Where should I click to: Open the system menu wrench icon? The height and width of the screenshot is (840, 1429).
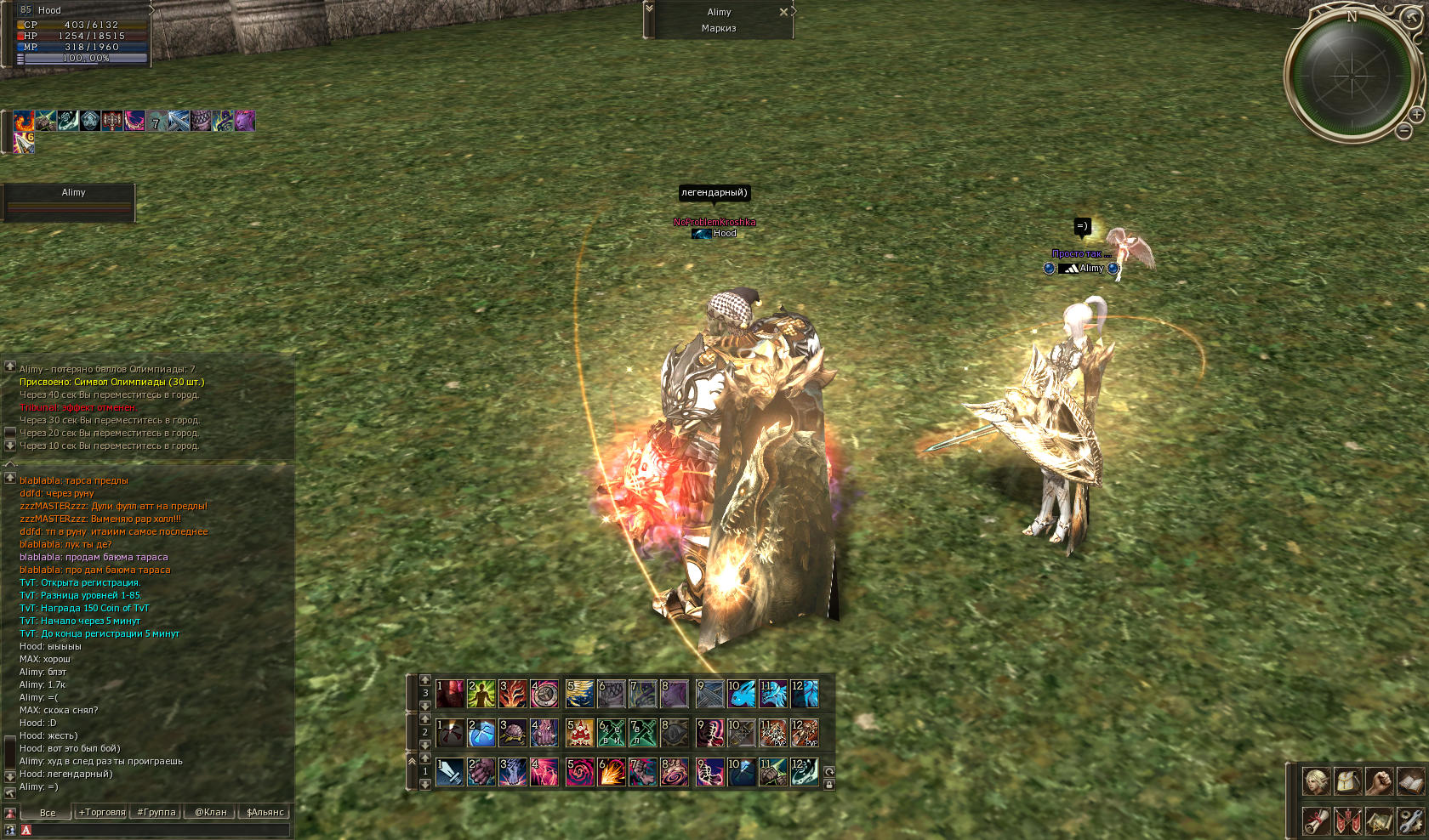click(x=1410, y=820)
